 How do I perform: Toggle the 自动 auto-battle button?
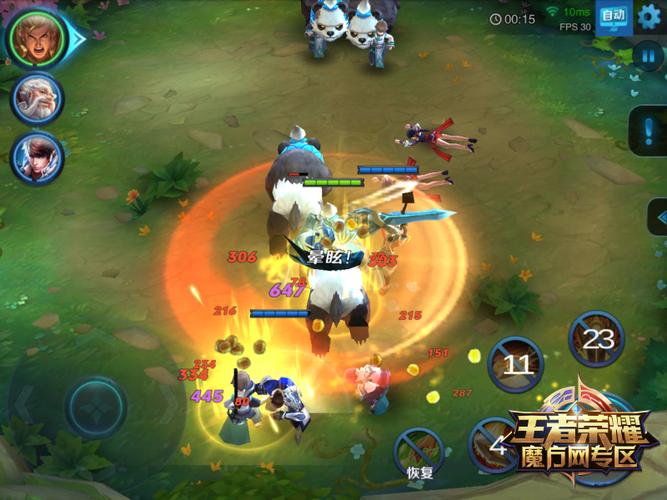click(613, 17)
